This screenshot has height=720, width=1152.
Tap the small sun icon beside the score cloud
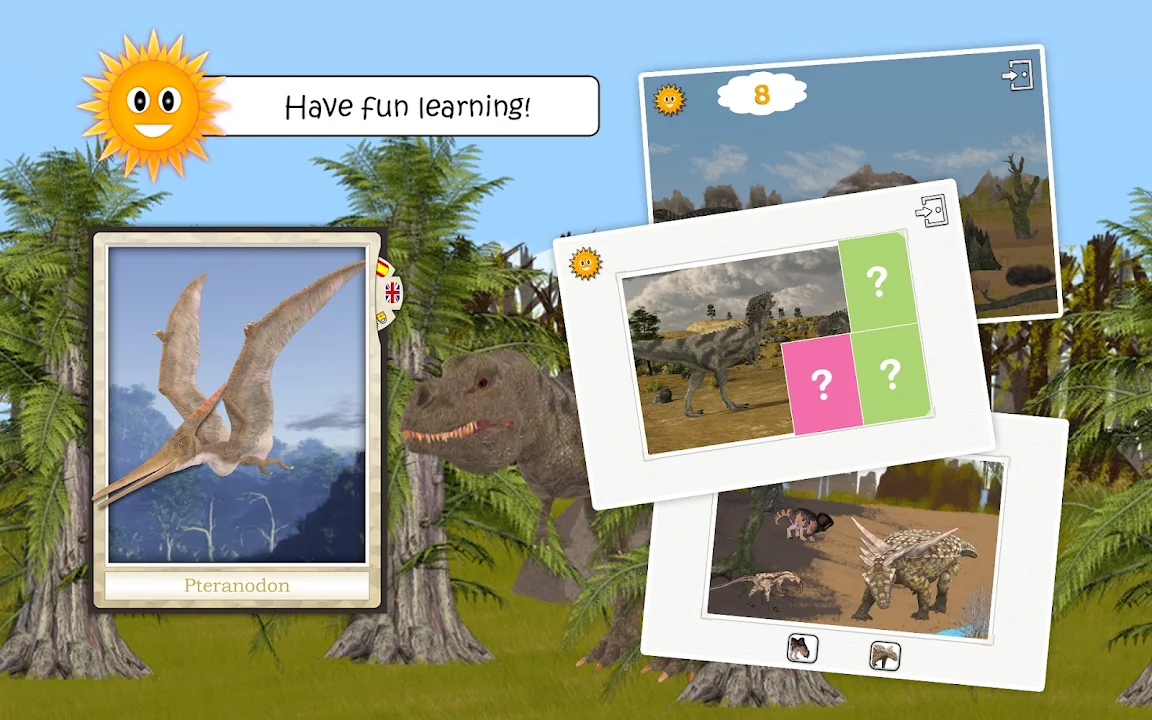[x=669, y=99]
